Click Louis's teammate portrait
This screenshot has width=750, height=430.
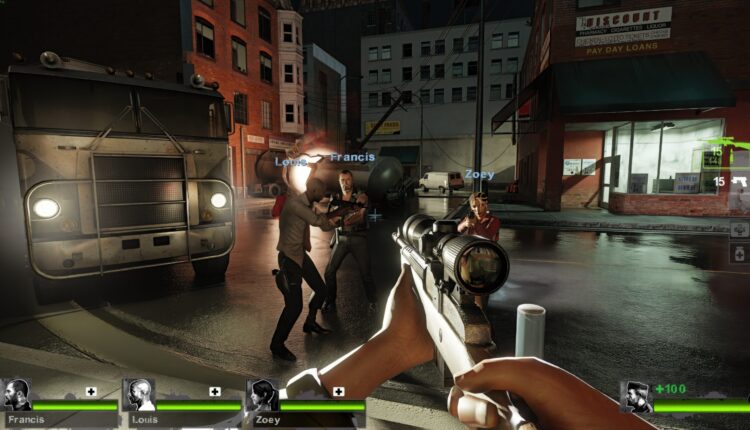(139, 394)
